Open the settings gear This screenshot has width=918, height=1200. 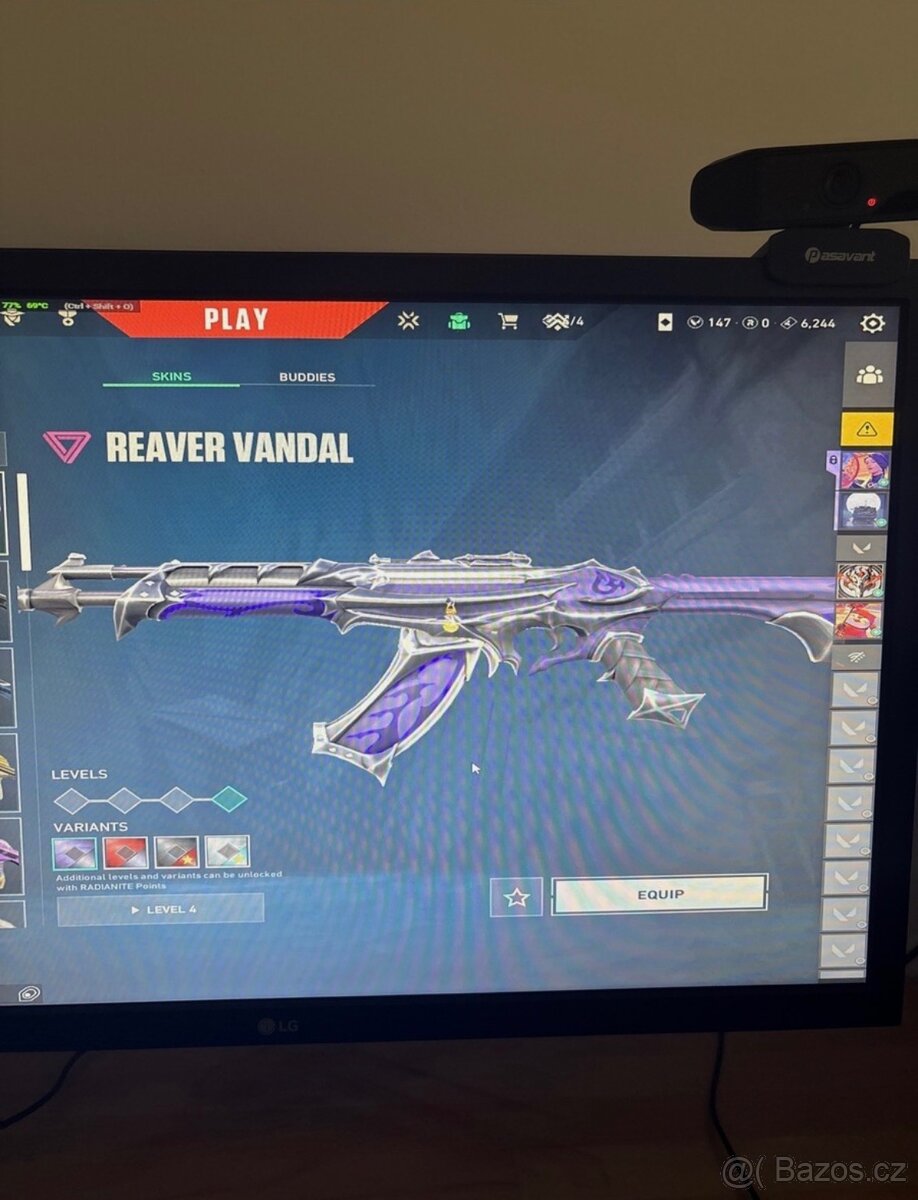click(872, 323)
